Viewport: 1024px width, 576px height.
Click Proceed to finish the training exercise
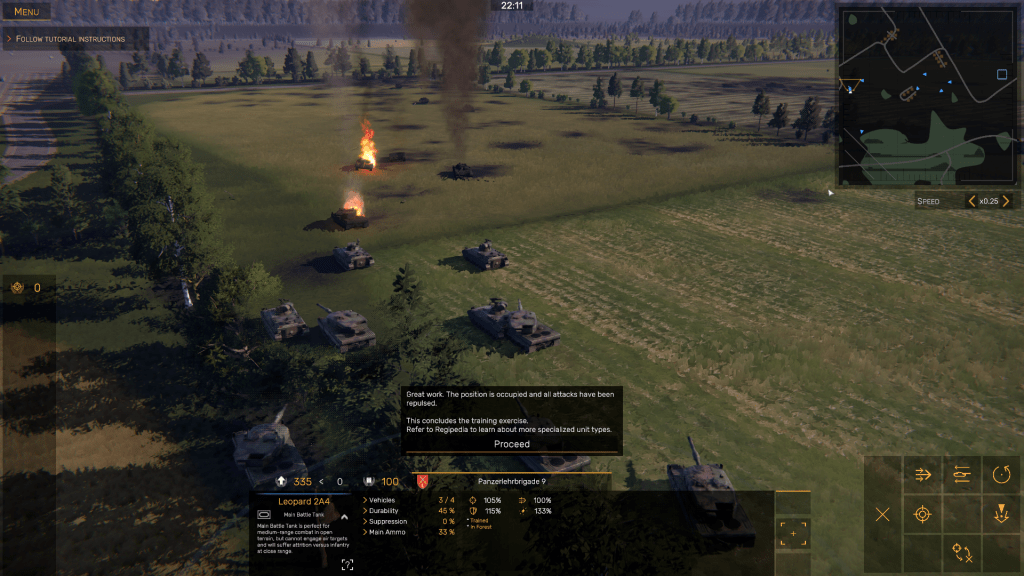coord(512,444)
